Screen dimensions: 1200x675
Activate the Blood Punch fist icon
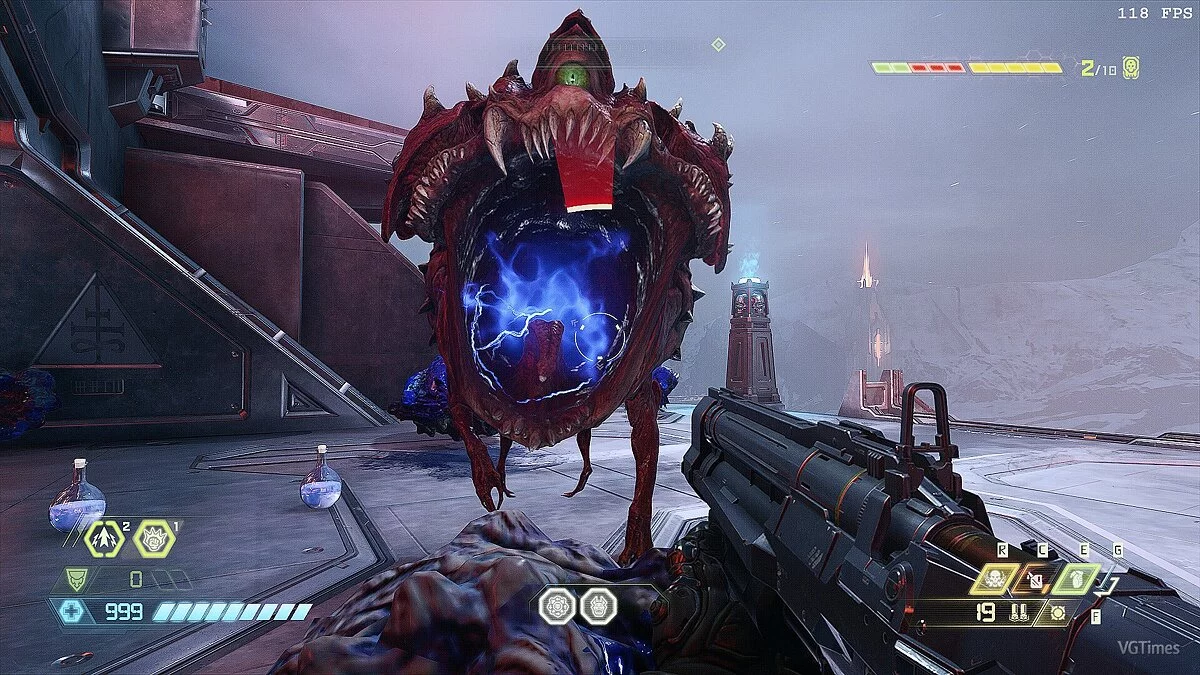click(154, 539)
